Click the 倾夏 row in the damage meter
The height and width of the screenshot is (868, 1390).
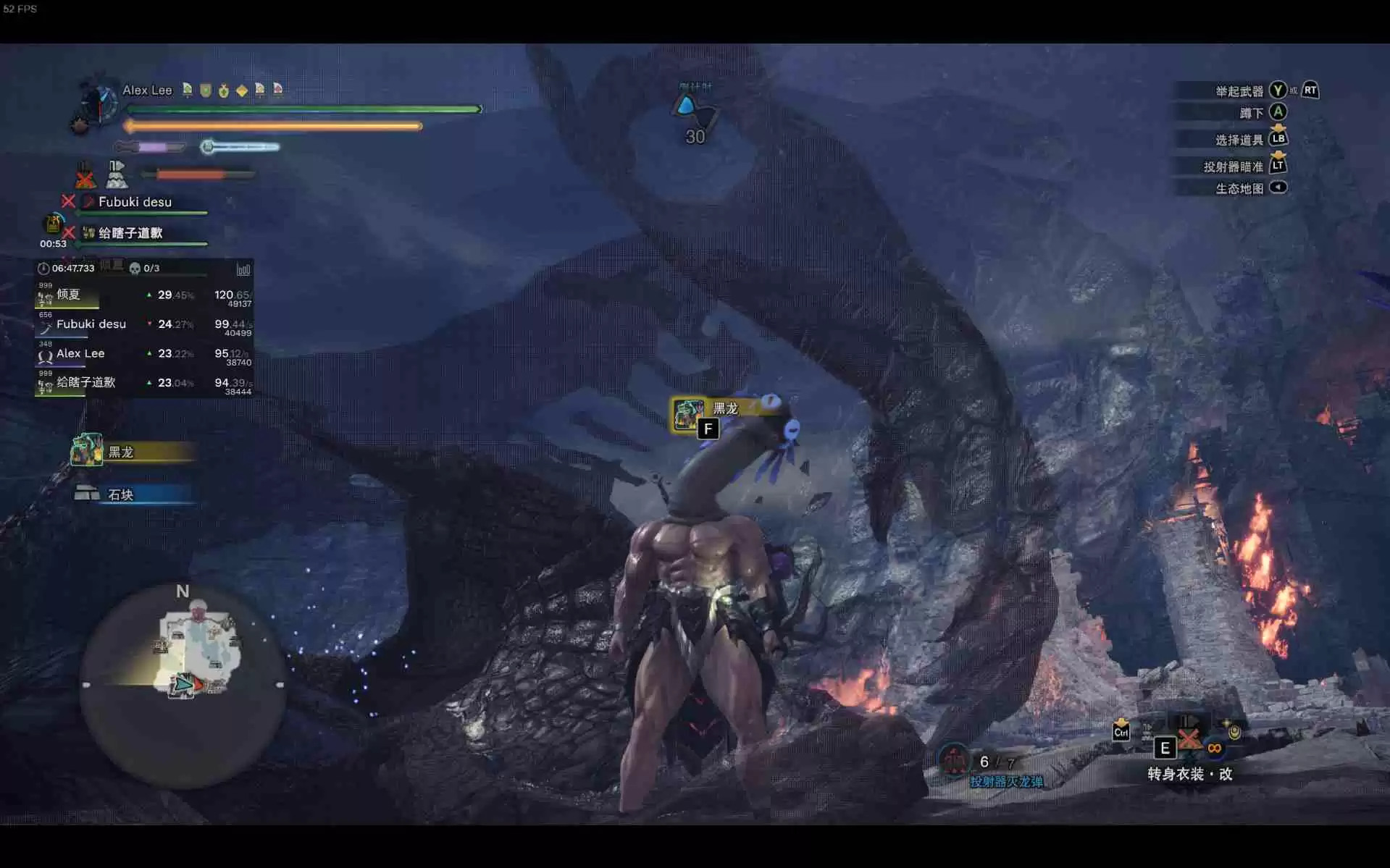(143, 295)
